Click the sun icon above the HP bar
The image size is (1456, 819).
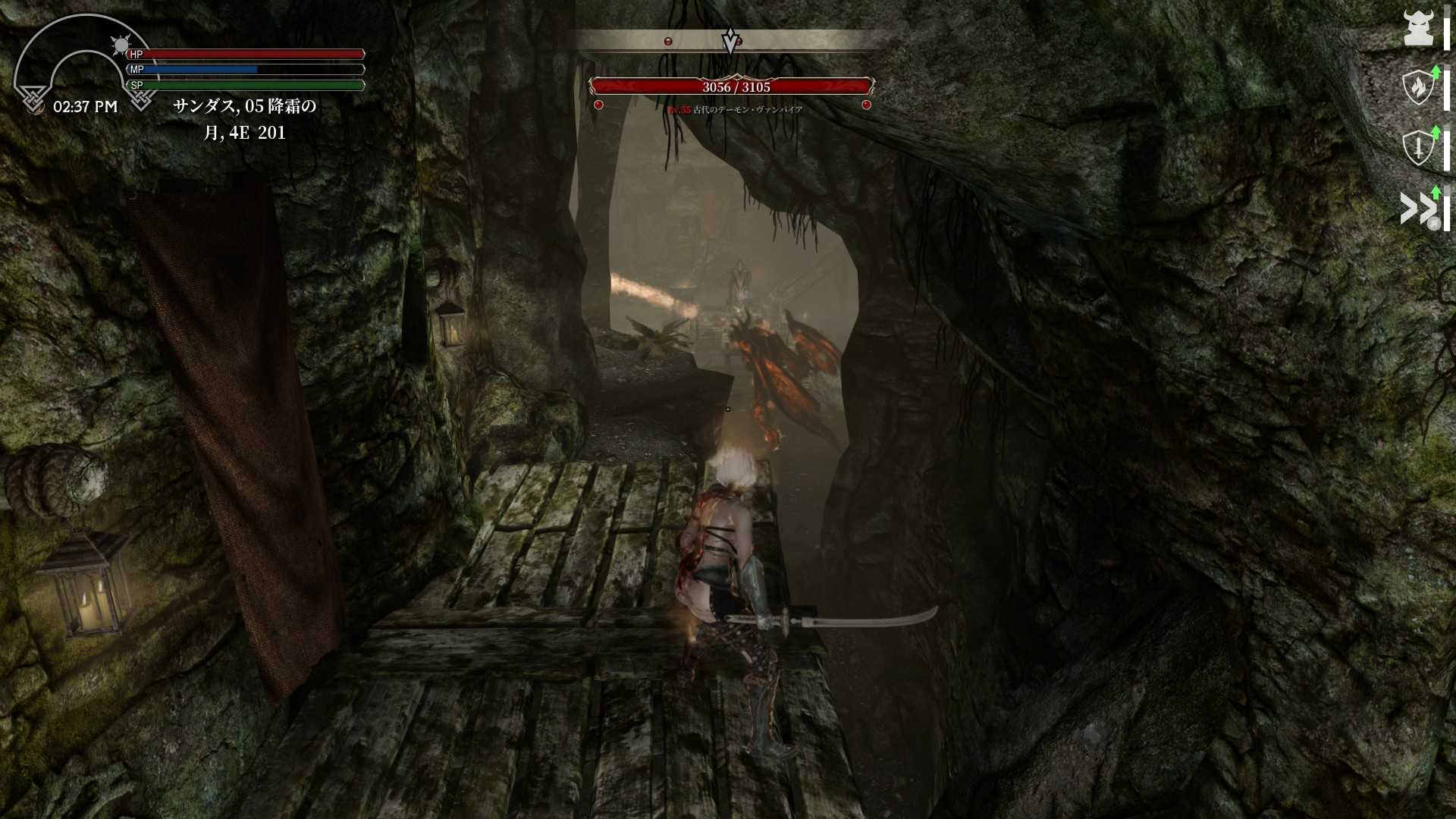121,44
